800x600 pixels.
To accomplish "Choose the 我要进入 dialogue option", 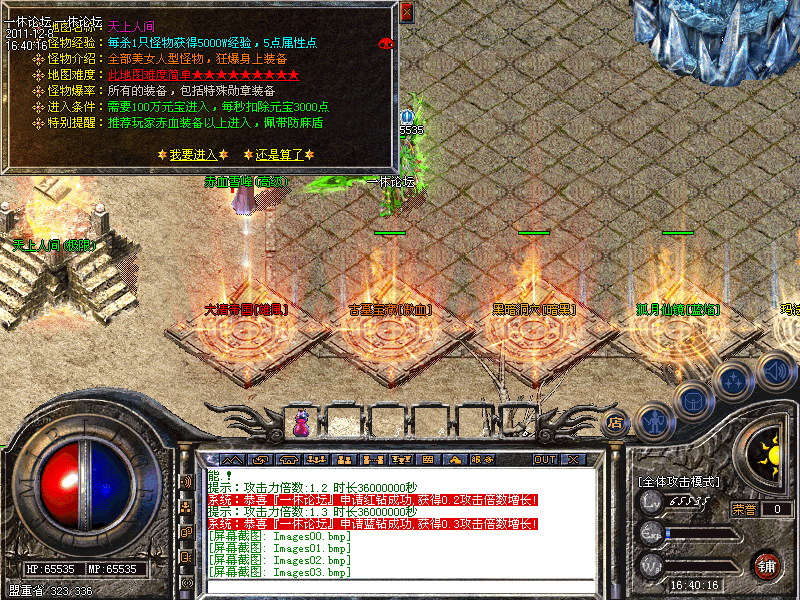I will (x=193, y=155).
